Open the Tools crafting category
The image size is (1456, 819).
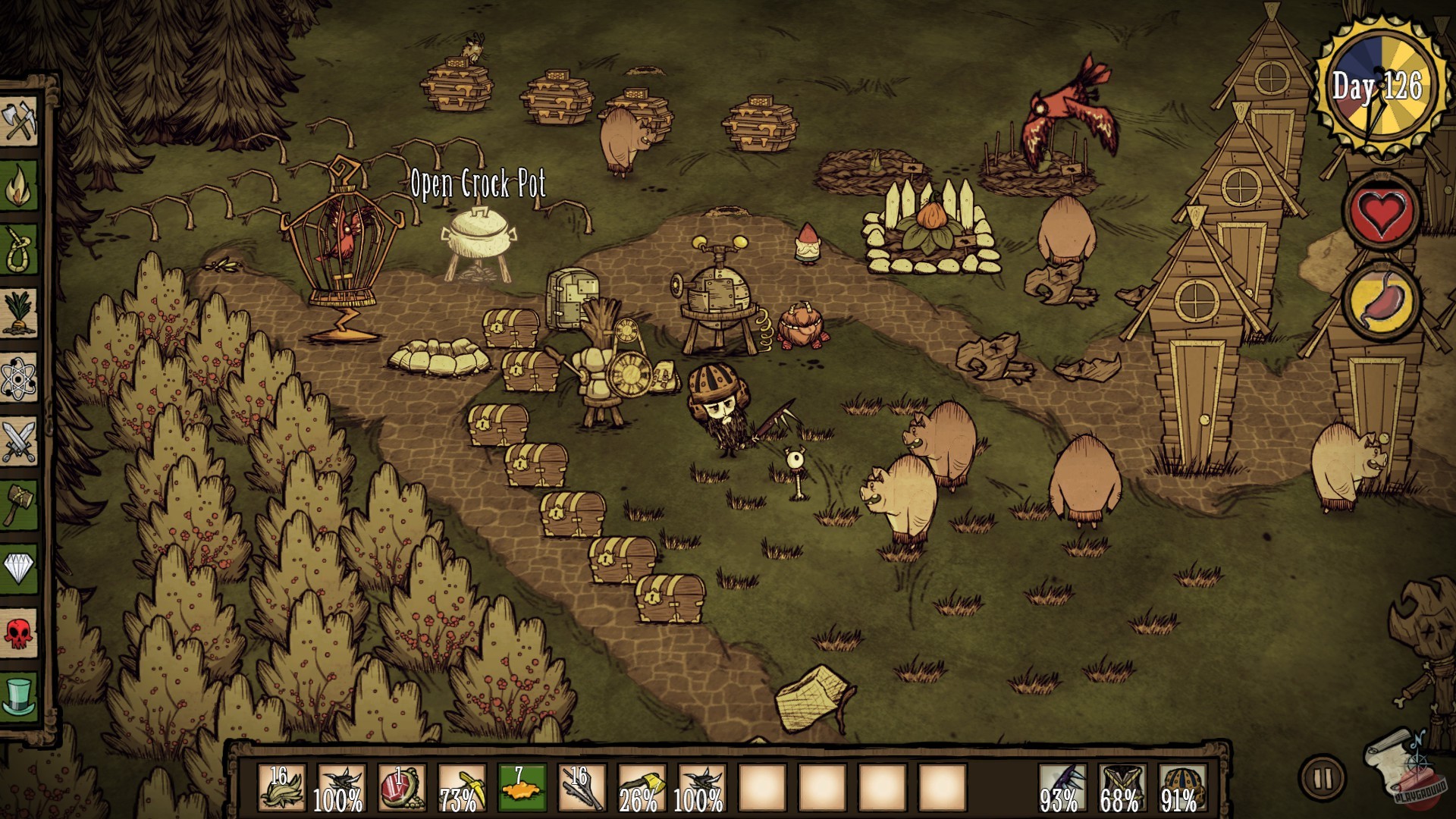click(20, 120)
